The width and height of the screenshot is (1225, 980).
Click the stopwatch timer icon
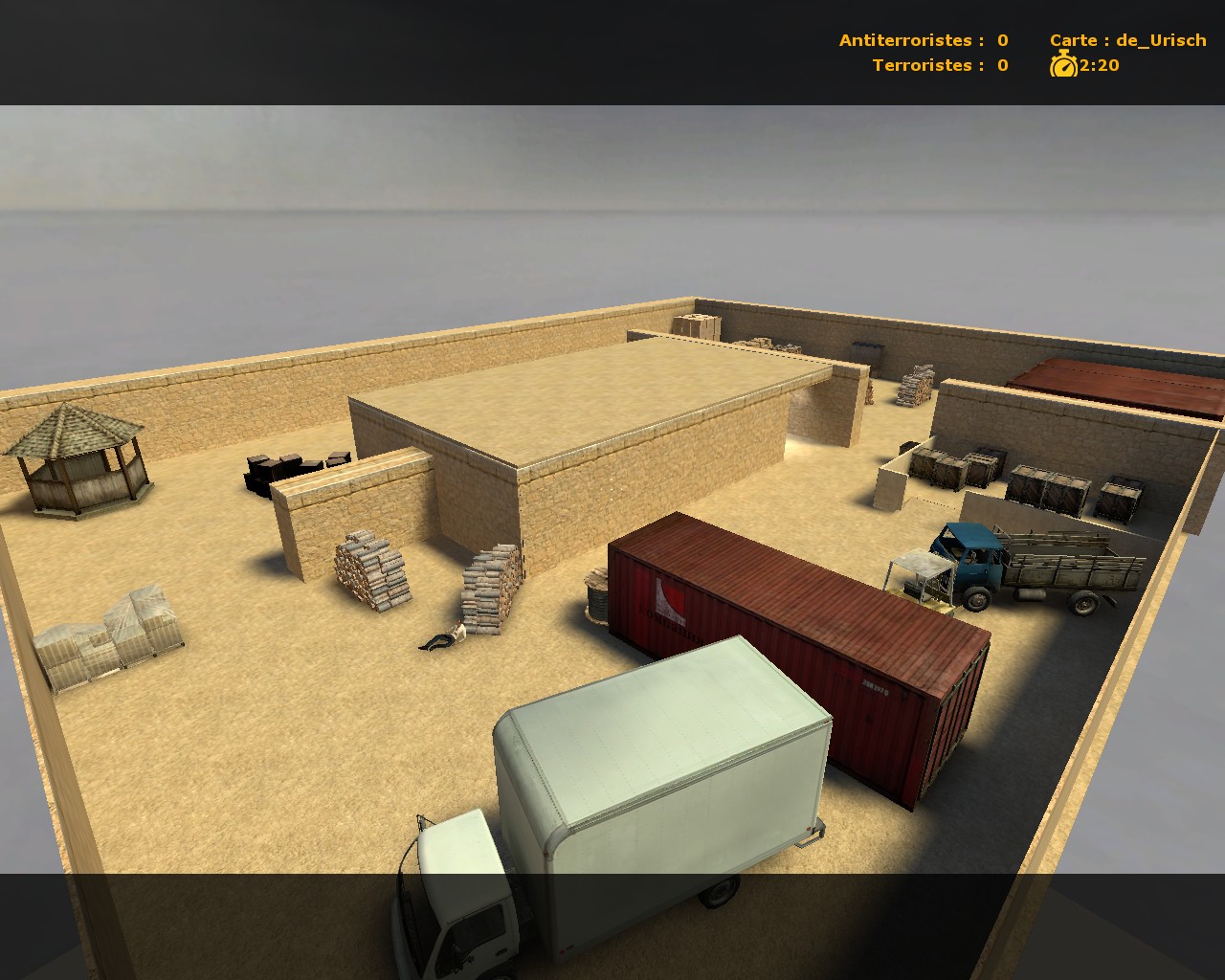1064,66
